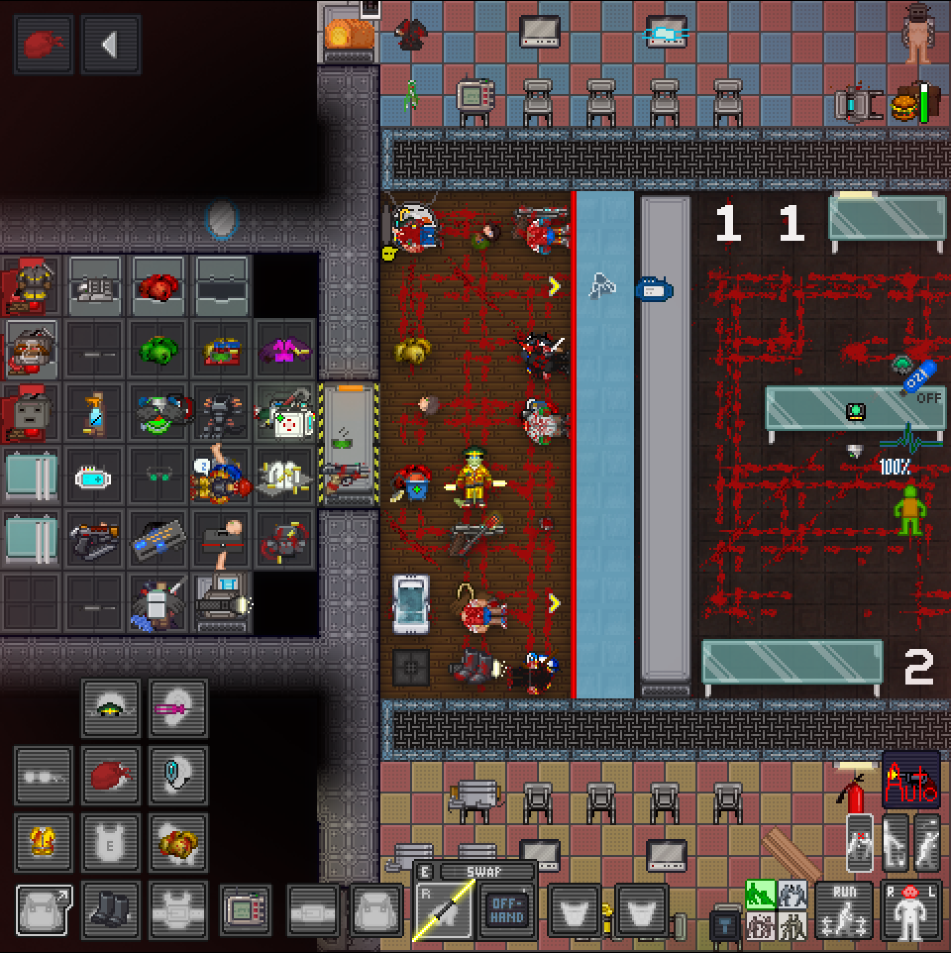Open the handheld device ID slot
Screen dimensions: 951x953
point(246,910)
